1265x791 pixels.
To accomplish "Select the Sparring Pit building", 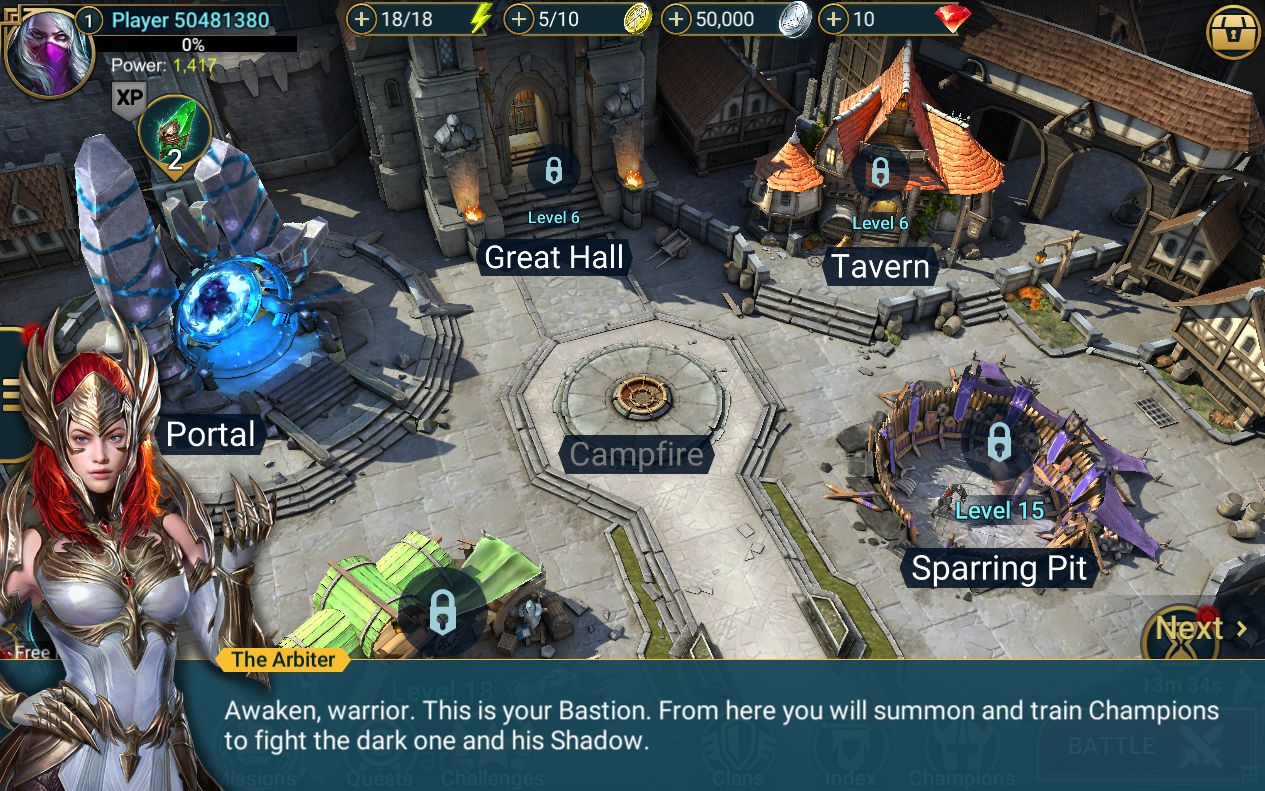I will 998,569.
